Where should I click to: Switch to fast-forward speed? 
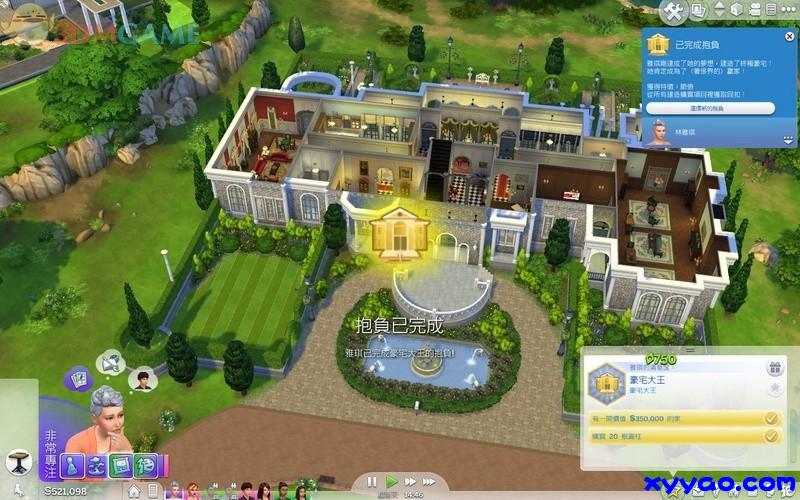tap(409, 481)
